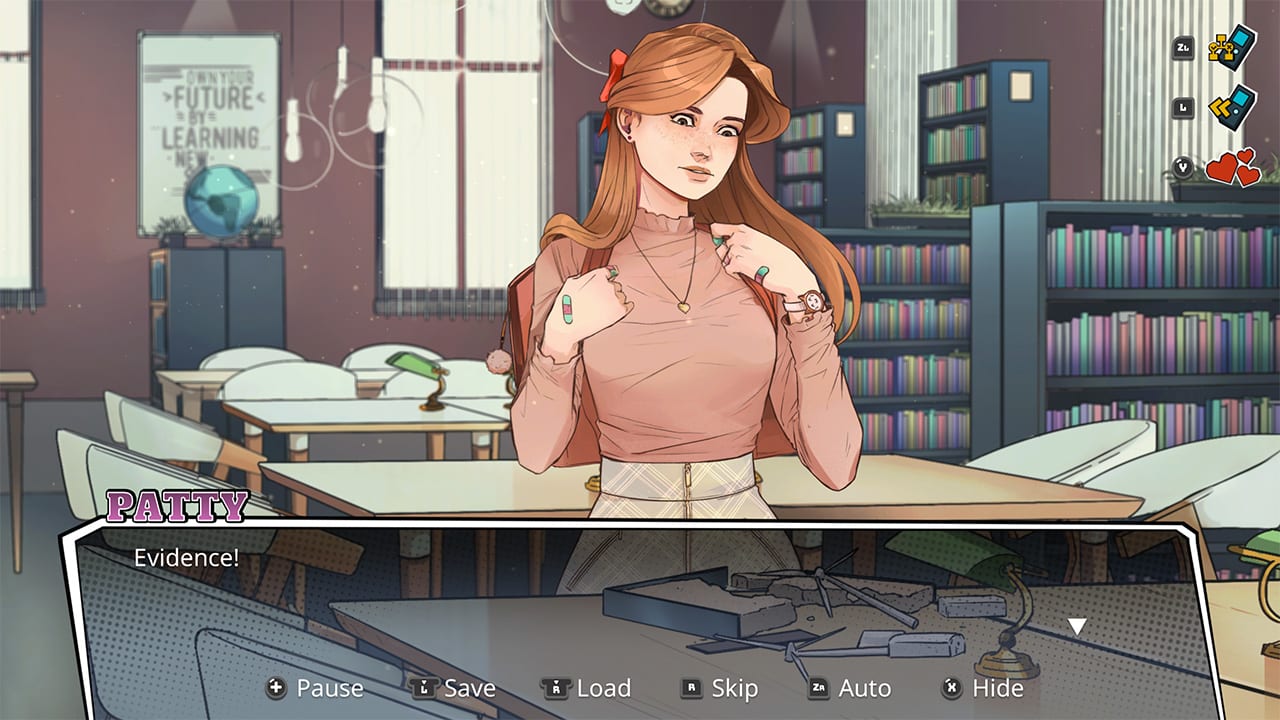This screenshot has height=720, width=1280.
Task: Pause the game
Action: pos(330,688)
